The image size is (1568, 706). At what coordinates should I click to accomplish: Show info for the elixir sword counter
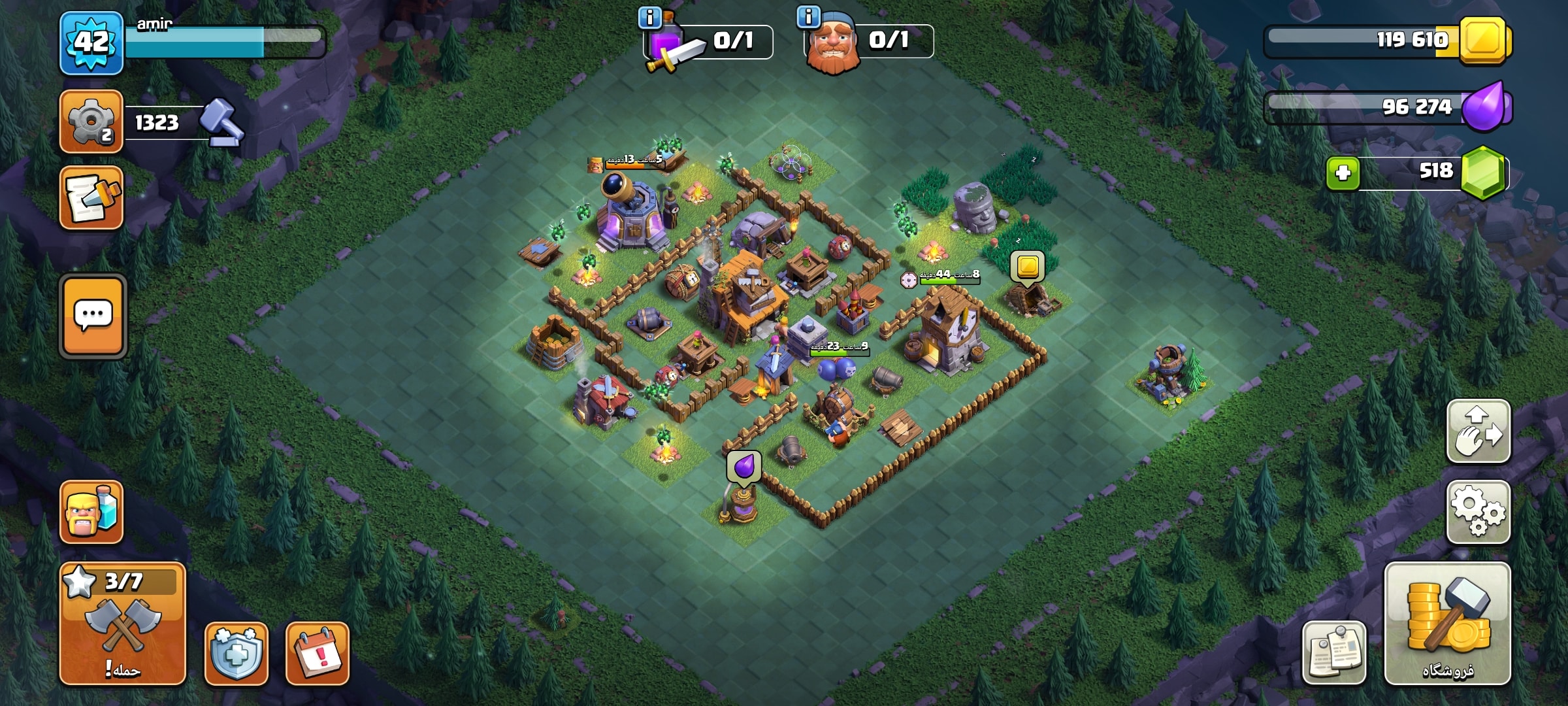click(x=649, y=18)
